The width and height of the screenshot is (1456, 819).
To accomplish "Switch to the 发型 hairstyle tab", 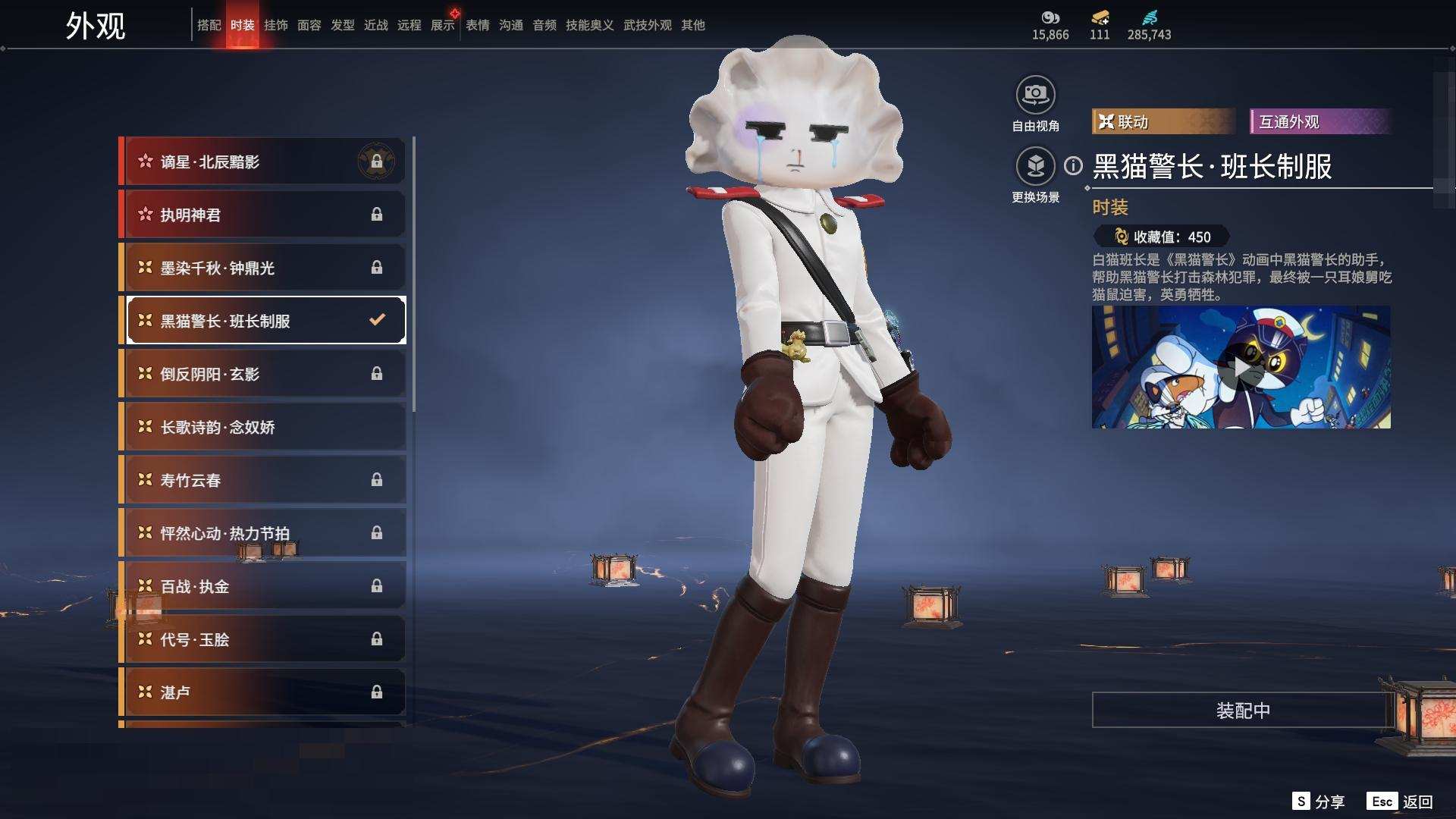I will tap(342, 25).
